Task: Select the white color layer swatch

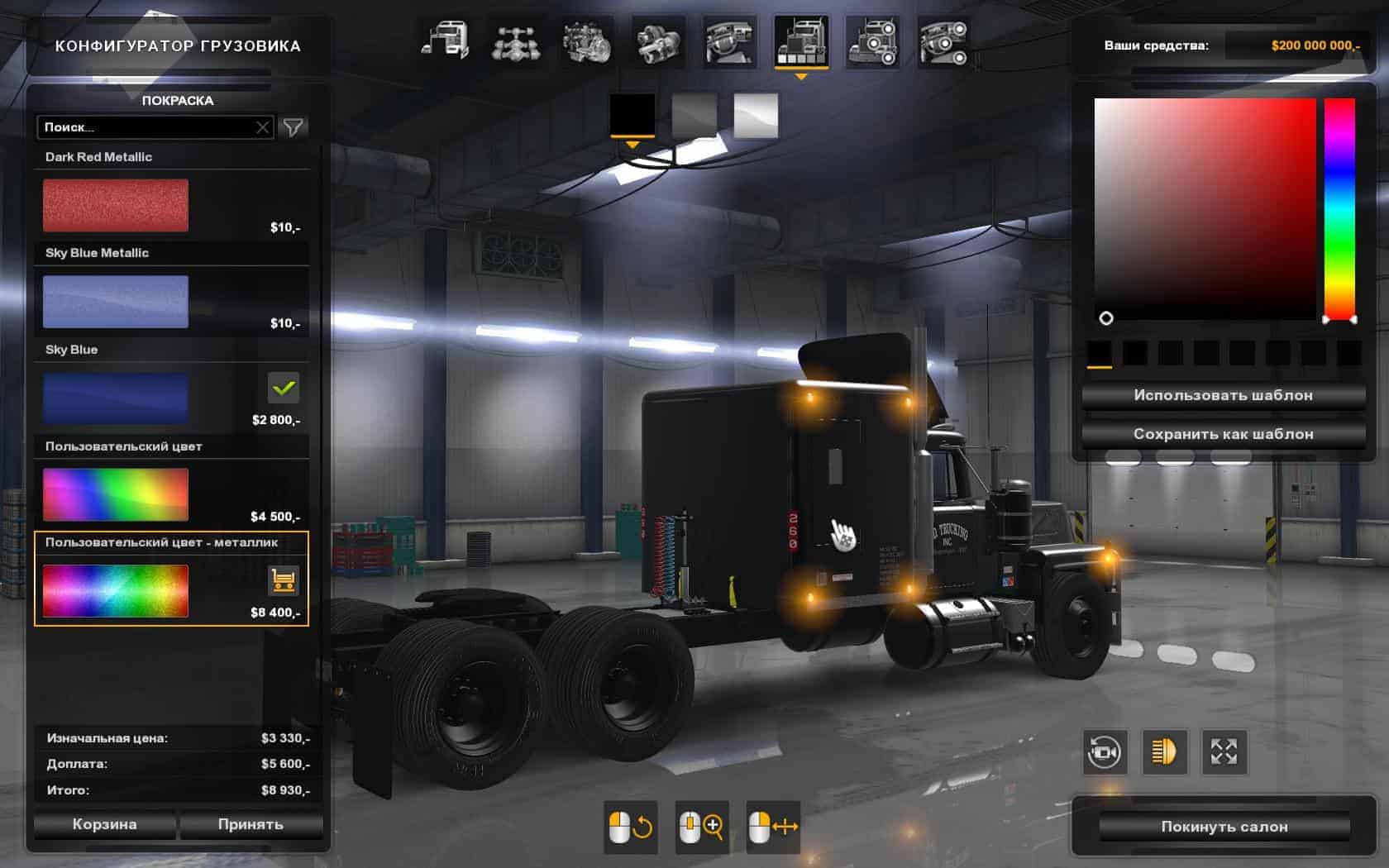Action: pyautogui.click(x=756, y=115)
